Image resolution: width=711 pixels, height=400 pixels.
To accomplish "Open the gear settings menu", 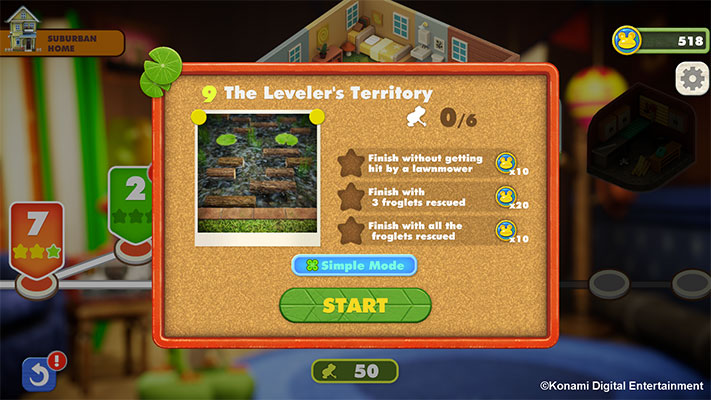I will pyautogui.click(x=691, y=77).
